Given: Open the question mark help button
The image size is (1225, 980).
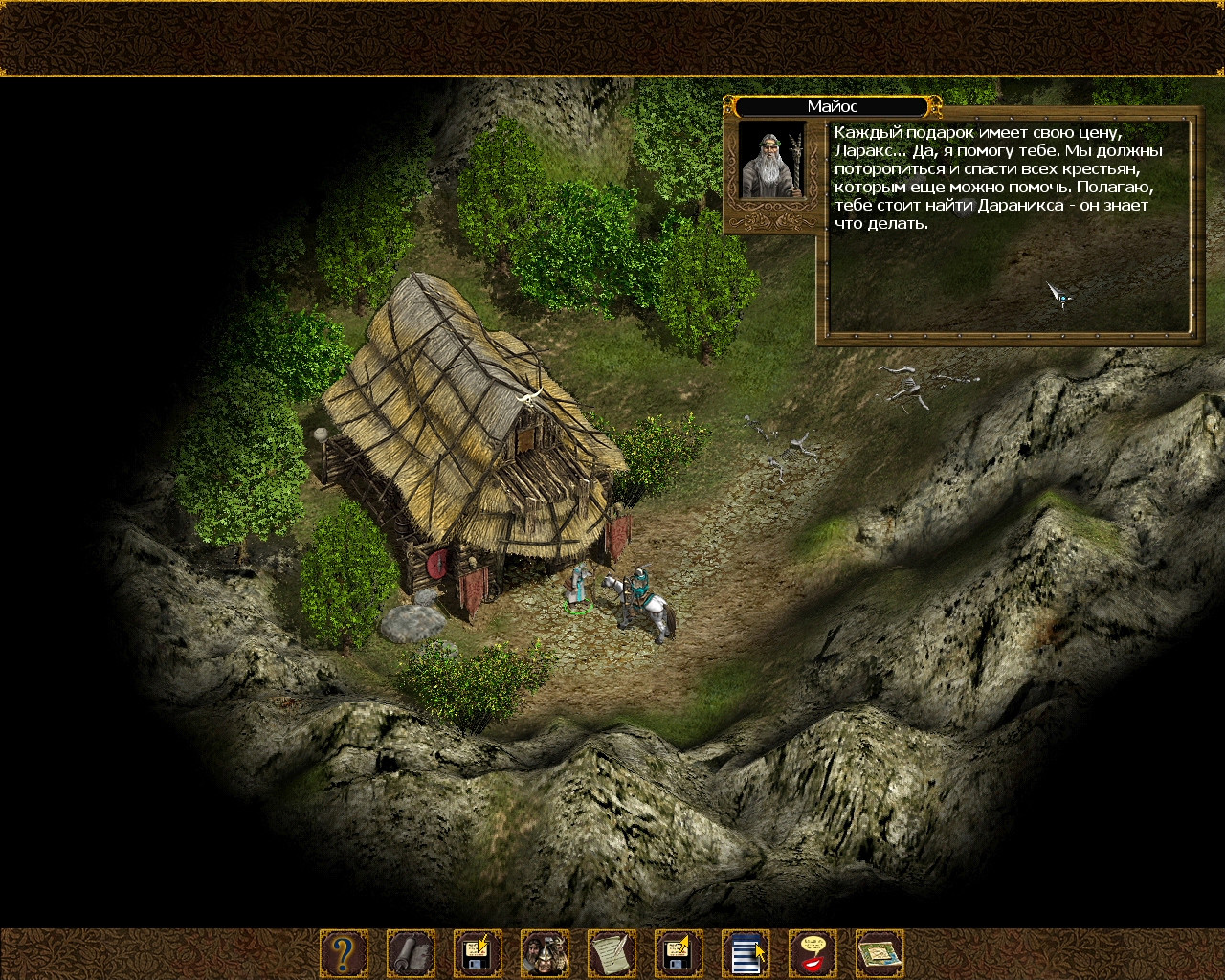Looking at the screenshot, I should pyautogui.click(x=343, y=954).
